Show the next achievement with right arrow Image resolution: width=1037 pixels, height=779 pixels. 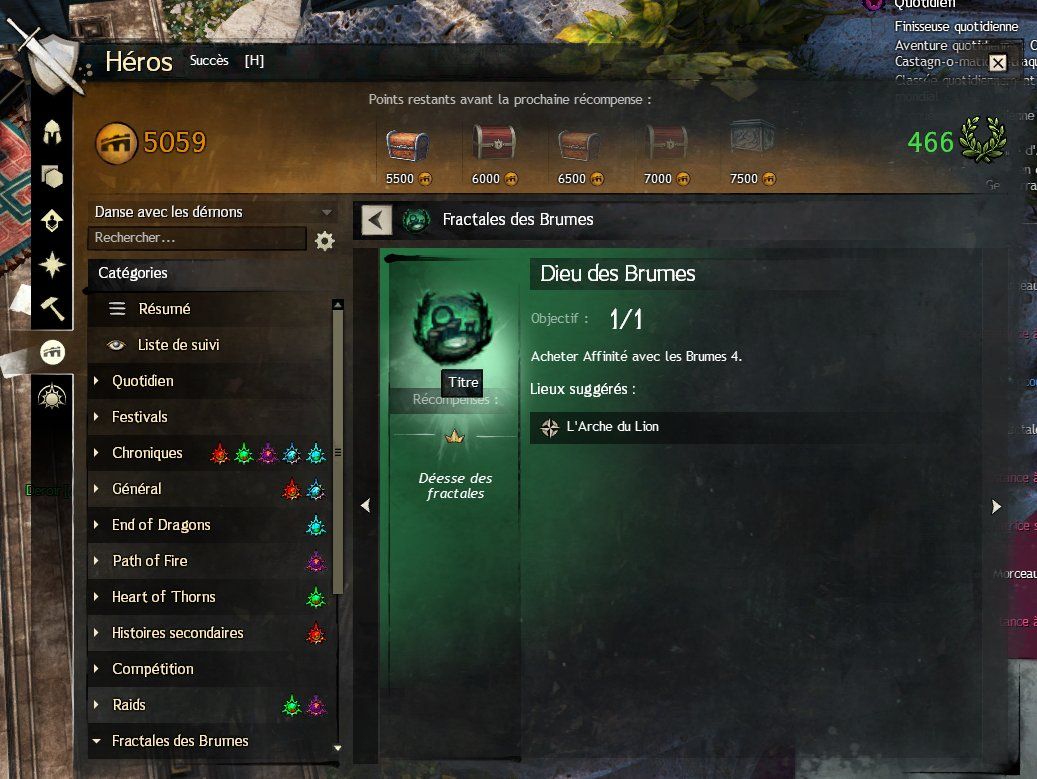pos(996,507)
